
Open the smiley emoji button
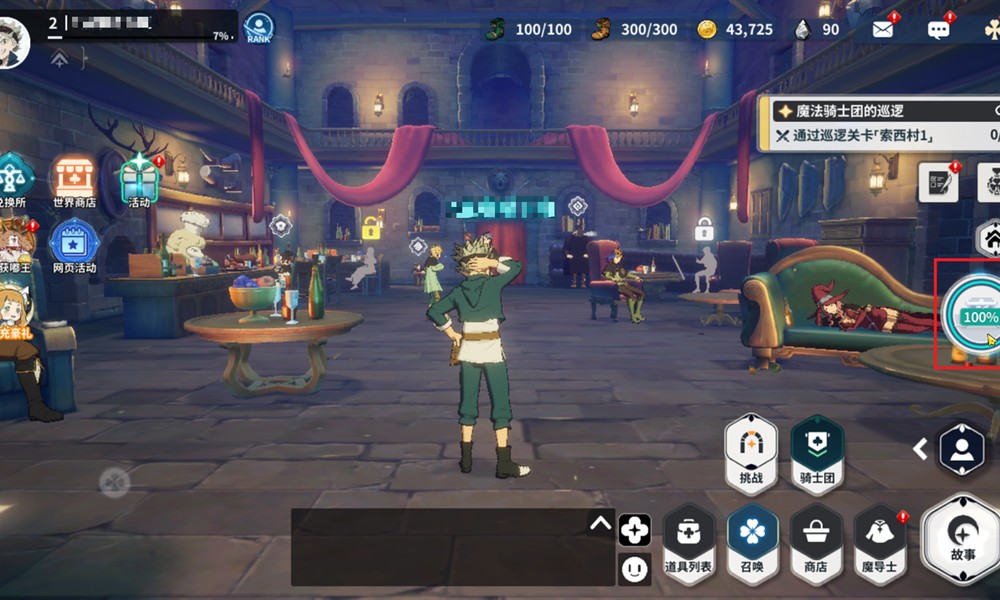[634, 569]
